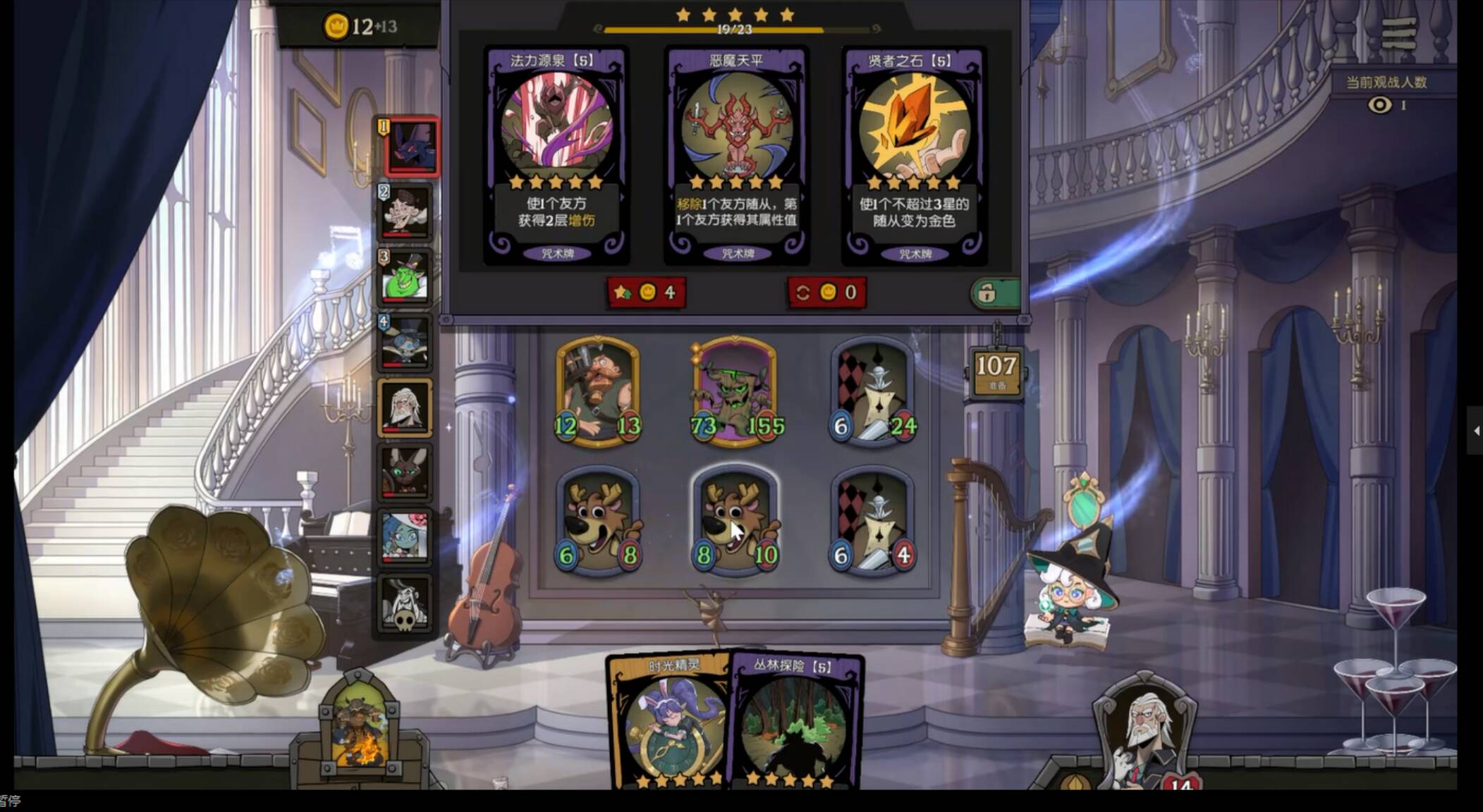Upgrade the shop for 4 gold
Screen dimensions: 1483x812
tap(646, 293)
